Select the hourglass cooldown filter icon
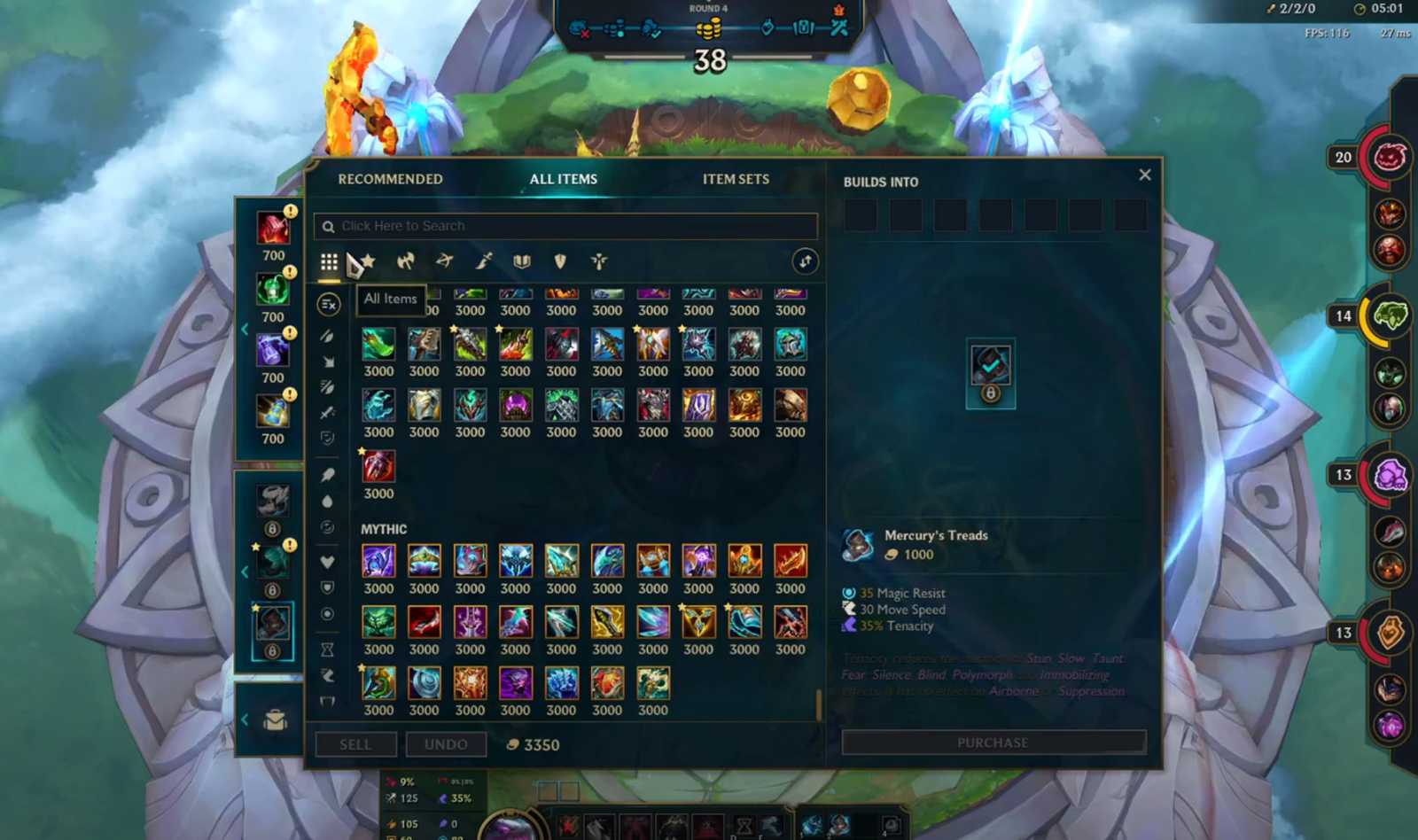The image size is (1418, 840). tap(327, 650)
